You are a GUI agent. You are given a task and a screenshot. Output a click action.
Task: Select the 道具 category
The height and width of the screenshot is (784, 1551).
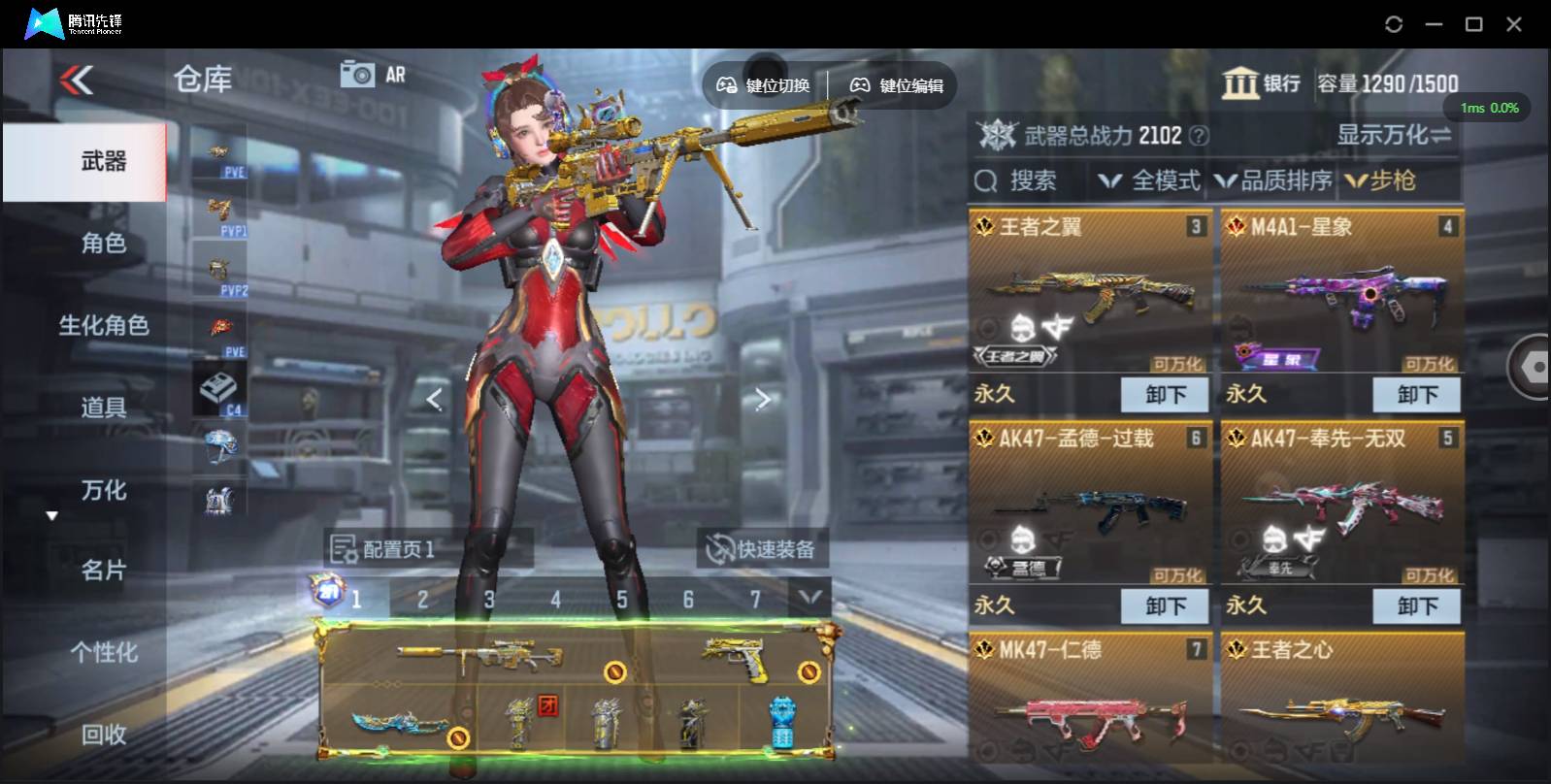click(x=104, y=408)
